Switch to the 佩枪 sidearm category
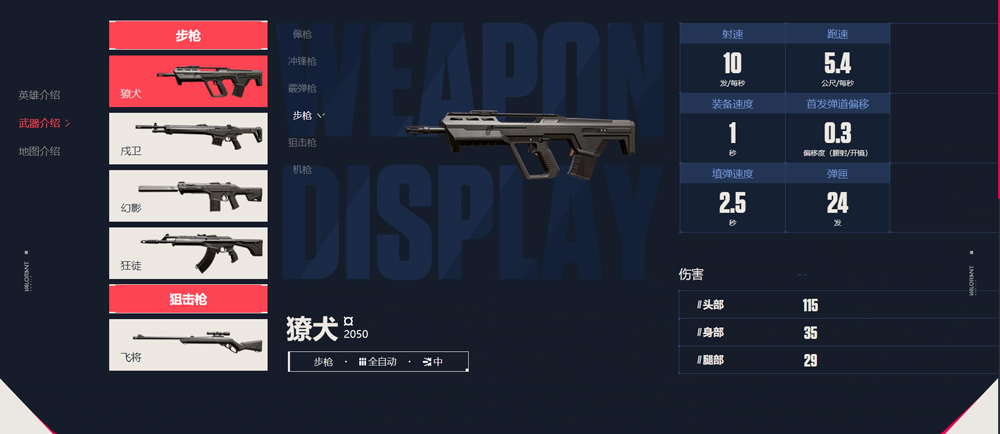 click(302, 34)
